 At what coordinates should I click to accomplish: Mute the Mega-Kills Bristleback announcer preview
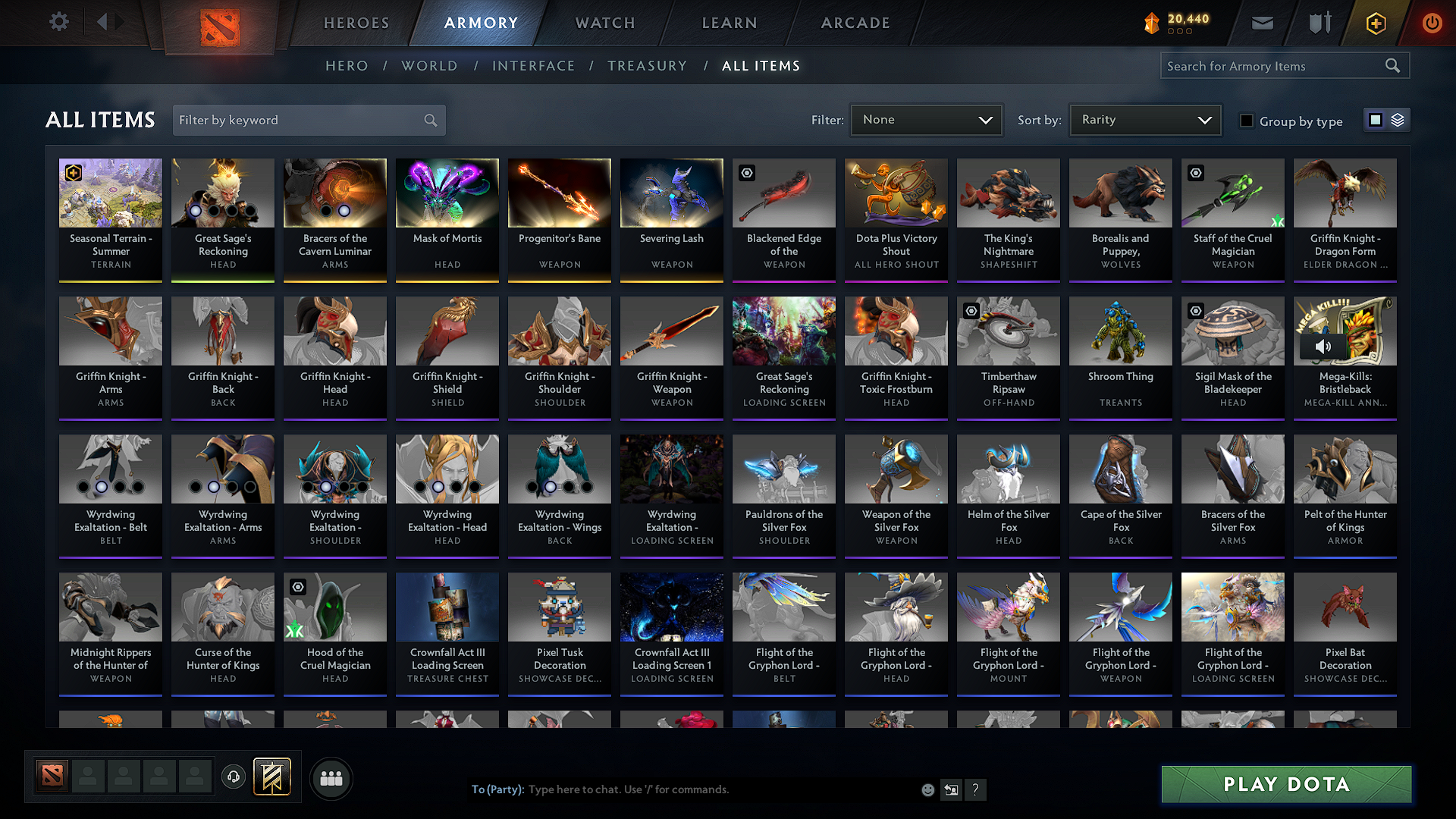(1325, 347)
